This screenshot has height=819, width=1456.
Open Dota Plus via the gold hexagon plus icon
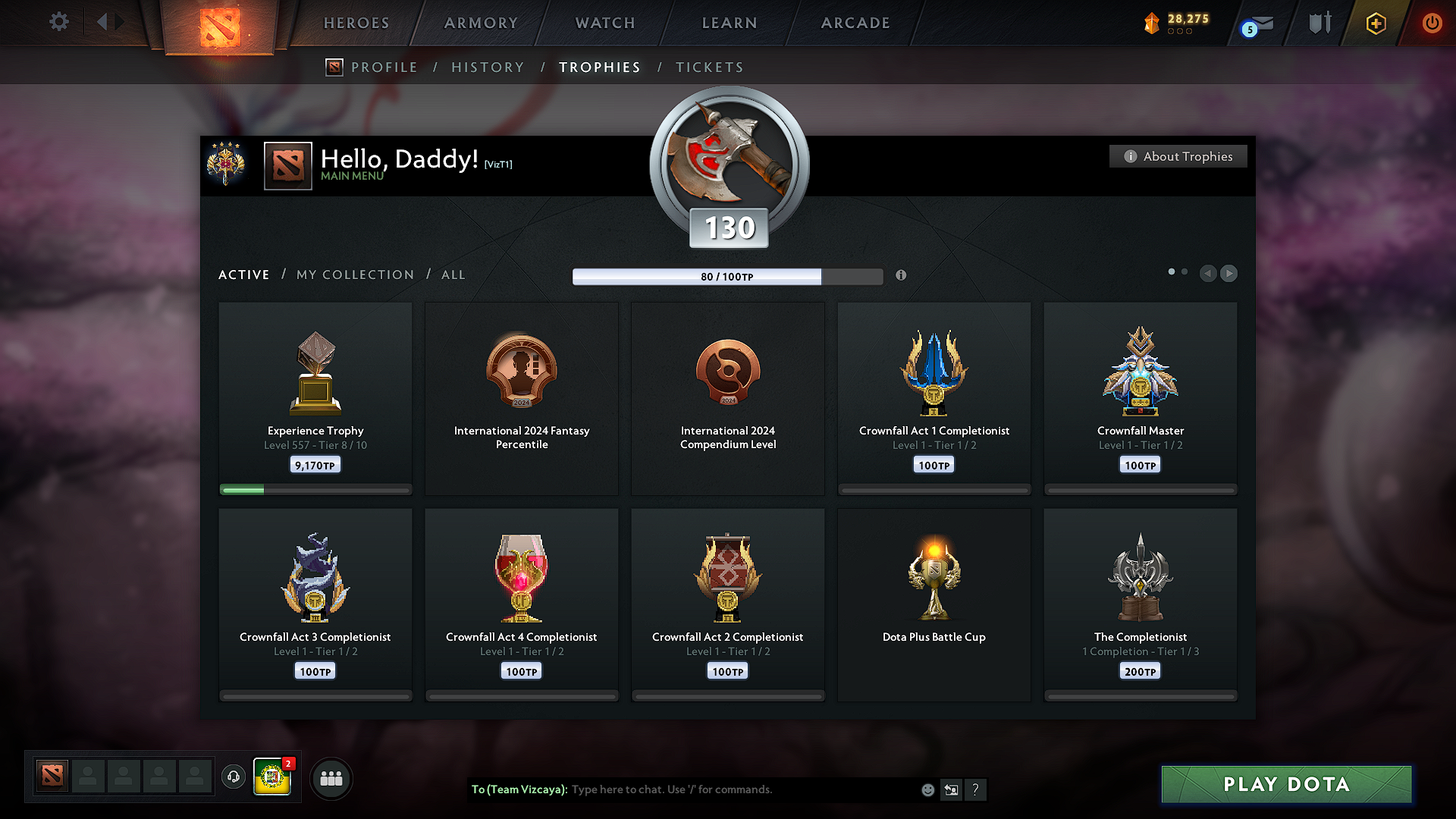[x=1375, y=24]
